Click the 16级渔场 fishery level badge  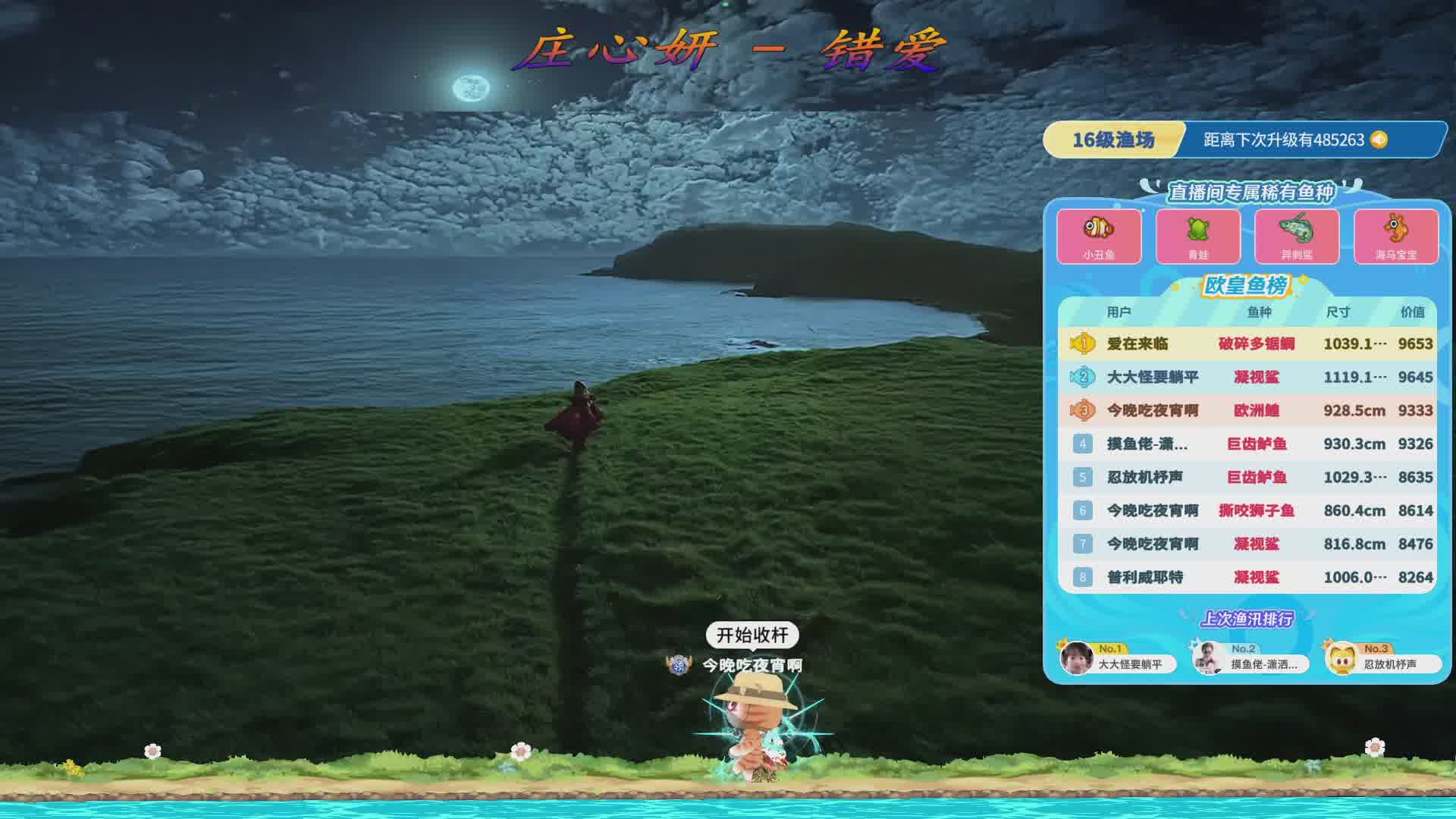point(1112,140)
